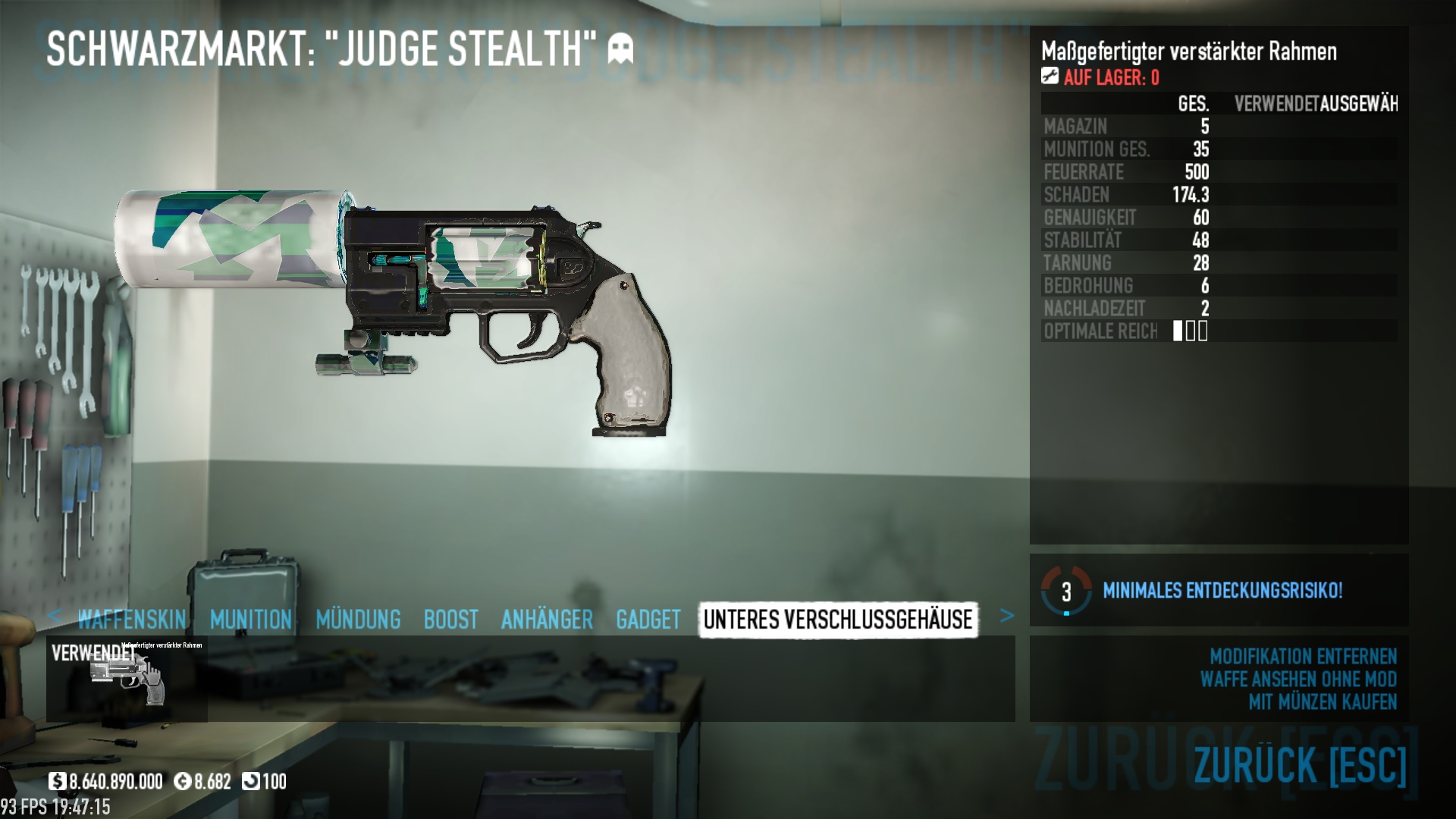Select the Mündung tab
The image size is (1456, 819).
[358, 620]
